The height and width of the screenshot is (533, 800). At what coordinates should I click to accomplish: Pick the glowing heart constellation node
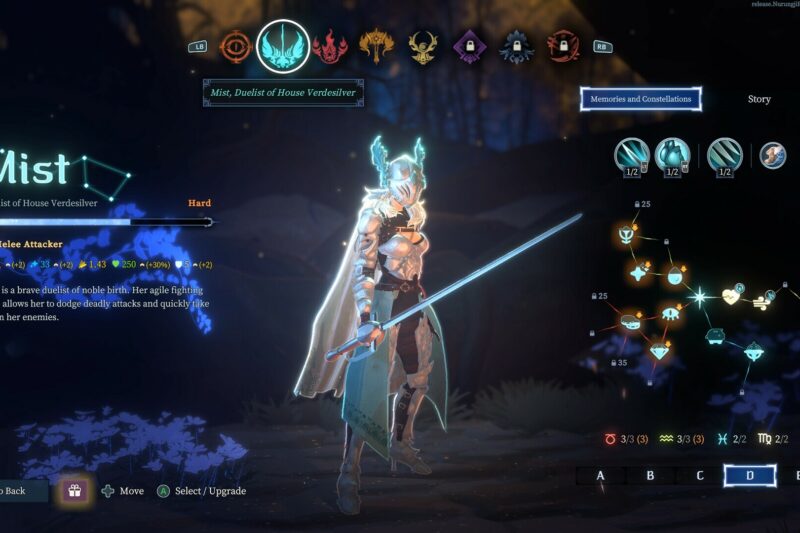(x=732, y=296)
